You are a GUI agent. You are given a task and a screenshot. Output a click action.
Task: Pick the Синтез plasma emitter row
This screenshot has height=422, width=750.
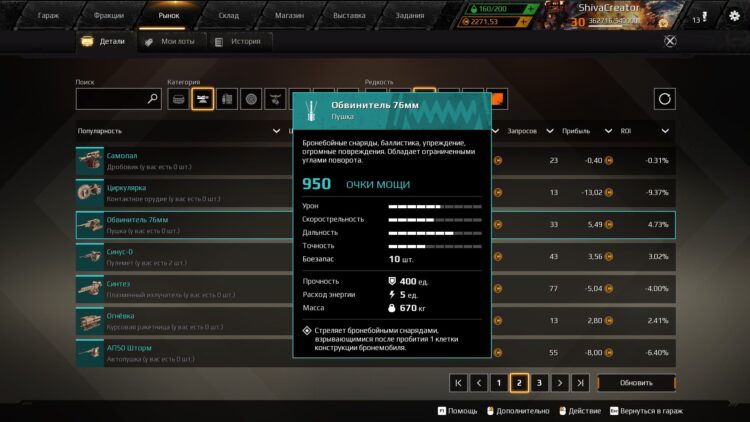coord(180,288)
